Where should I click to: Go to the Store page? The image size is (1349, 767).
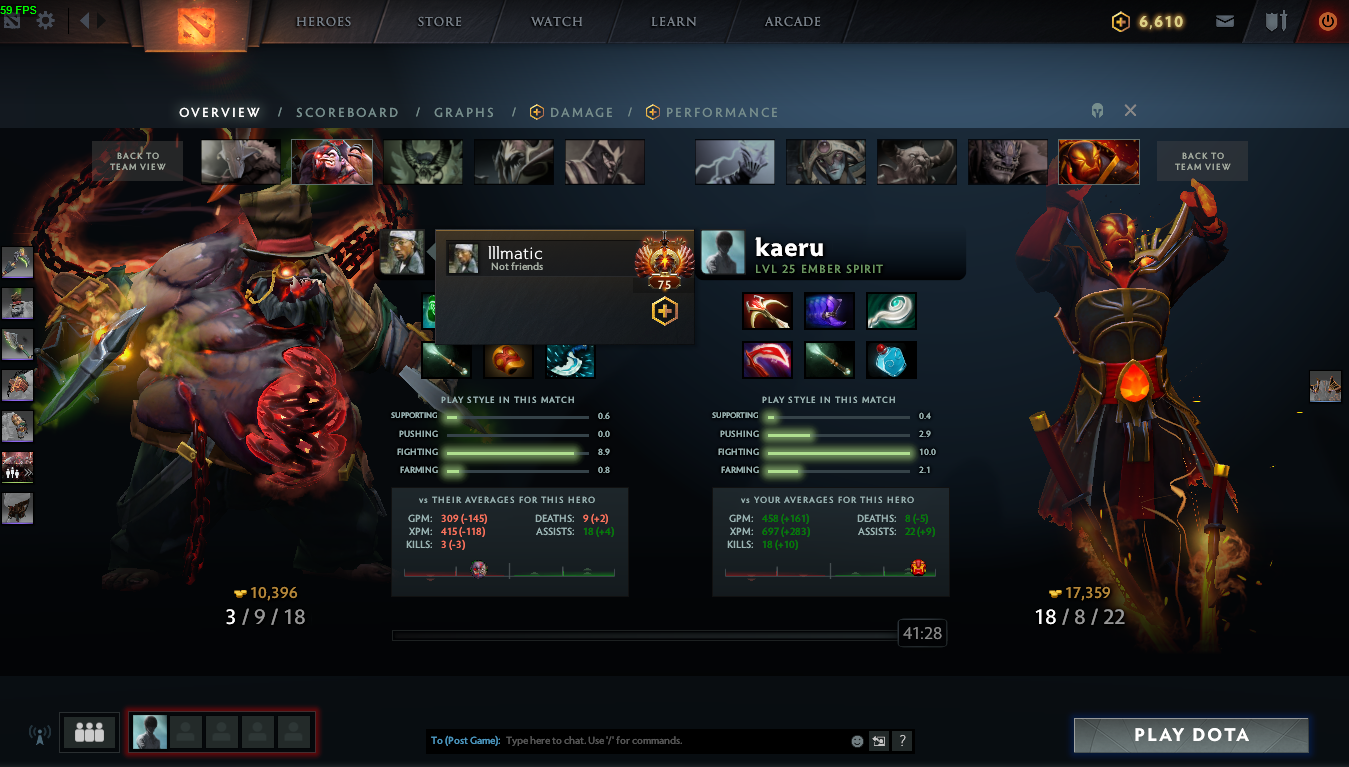click(440, 21)
